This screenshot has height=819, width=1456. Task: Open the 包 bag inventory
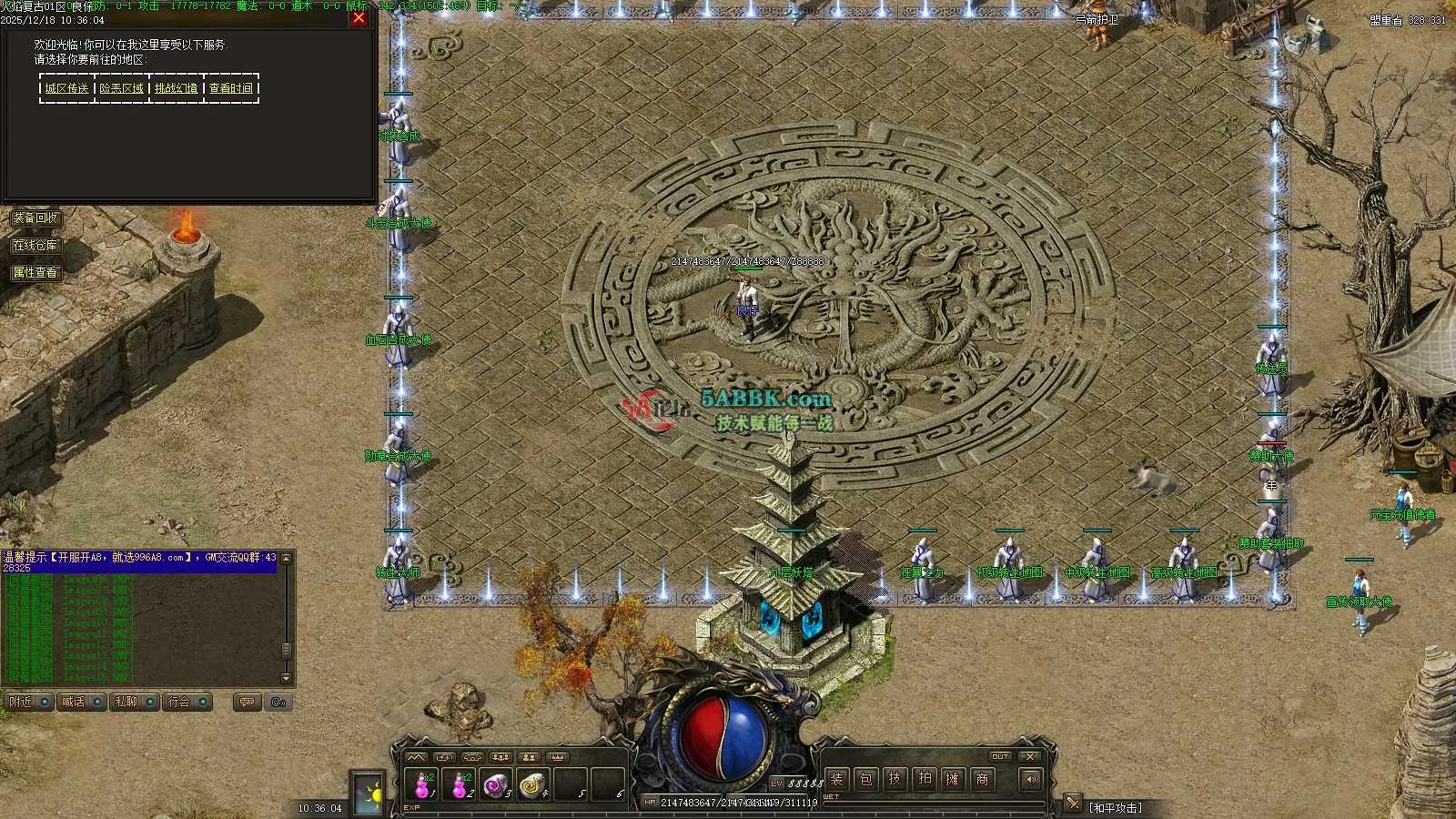coord(866,779)
